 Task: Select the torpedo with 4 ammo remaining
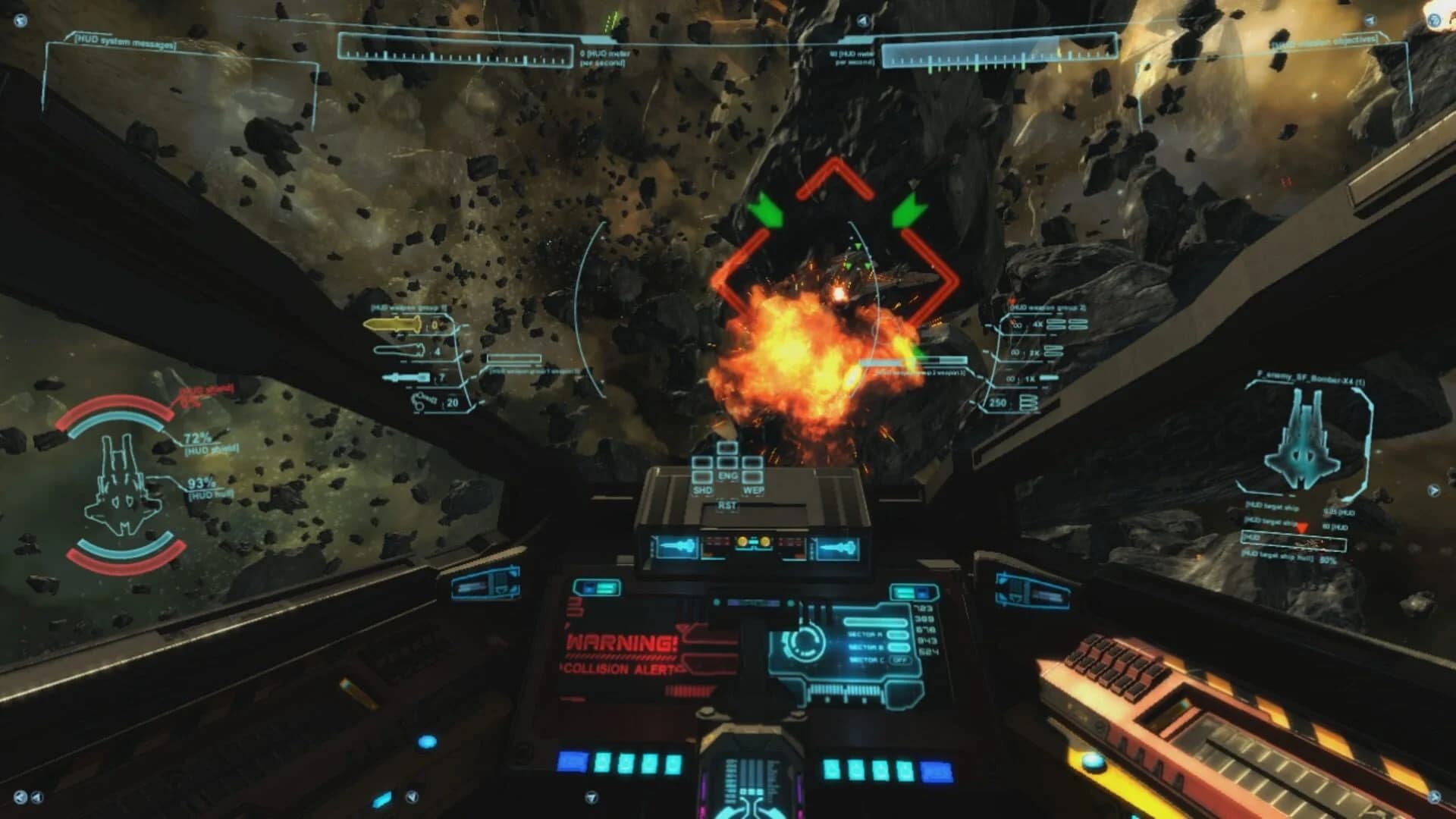point(400,350)
